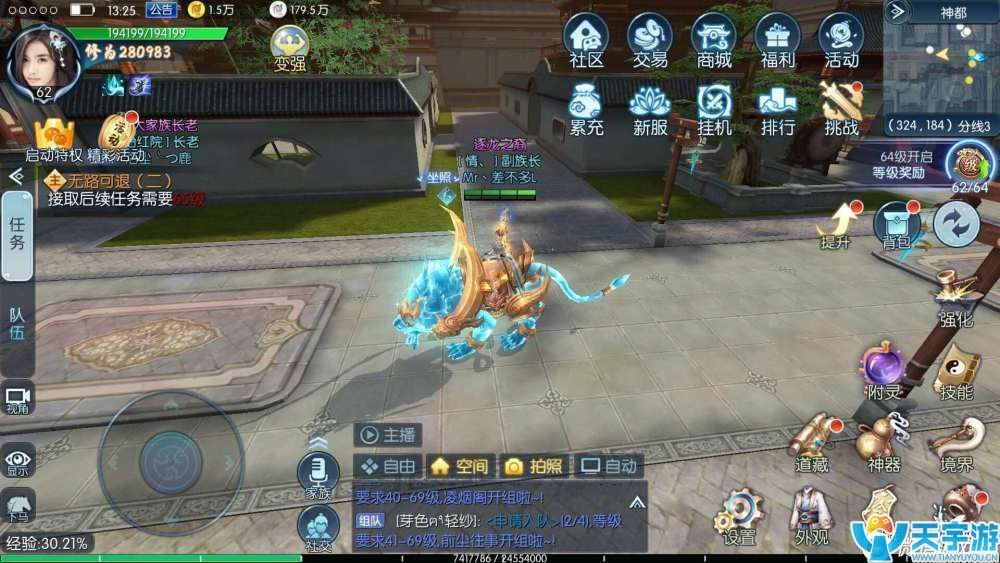Toggle 自动 auto mode button
Image resolution: width=1000 pixels, height=563 pixels.
[609, 466]
